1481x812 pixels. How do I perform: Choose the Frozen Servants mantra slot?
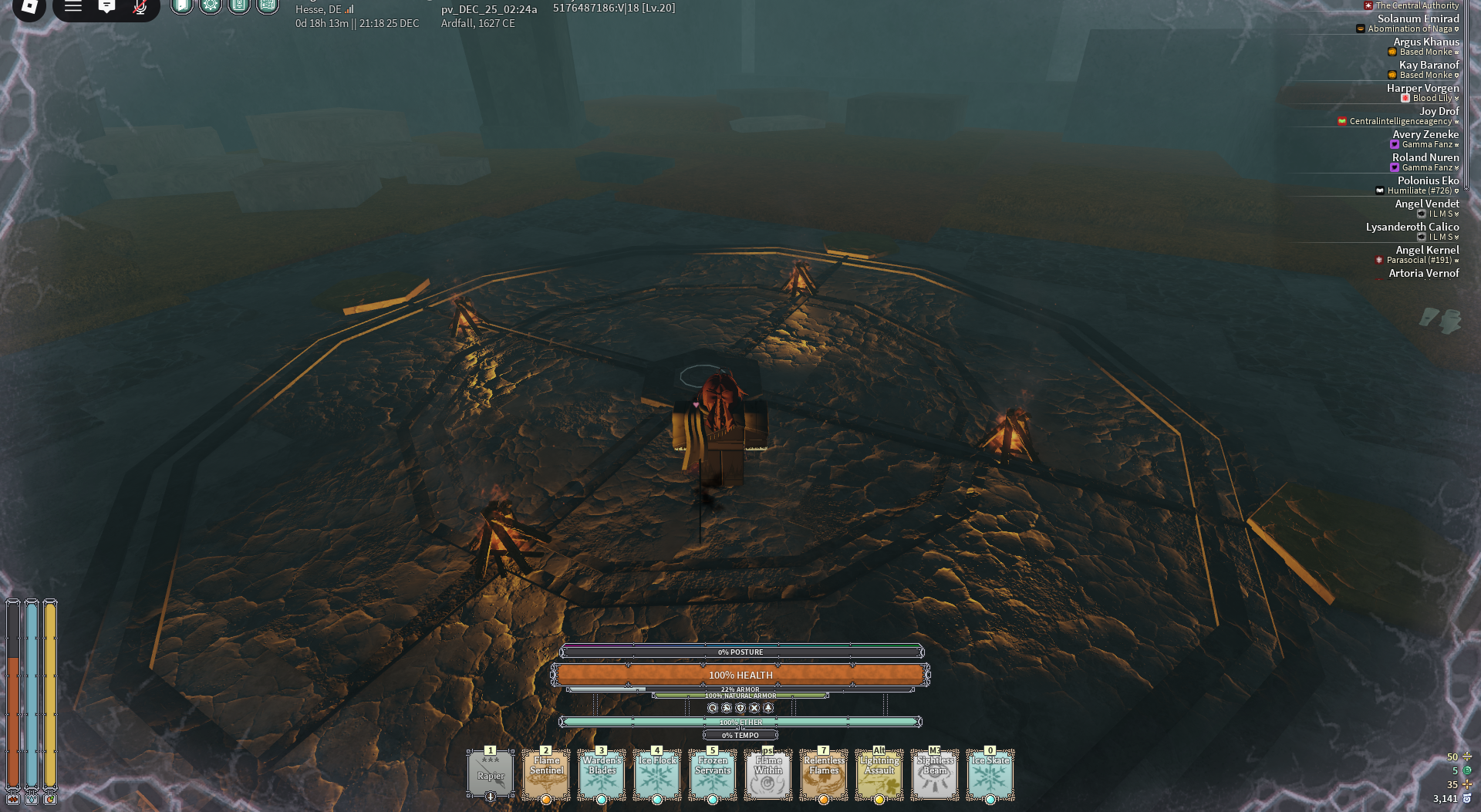pyautogui.click(x=713, y=774)
